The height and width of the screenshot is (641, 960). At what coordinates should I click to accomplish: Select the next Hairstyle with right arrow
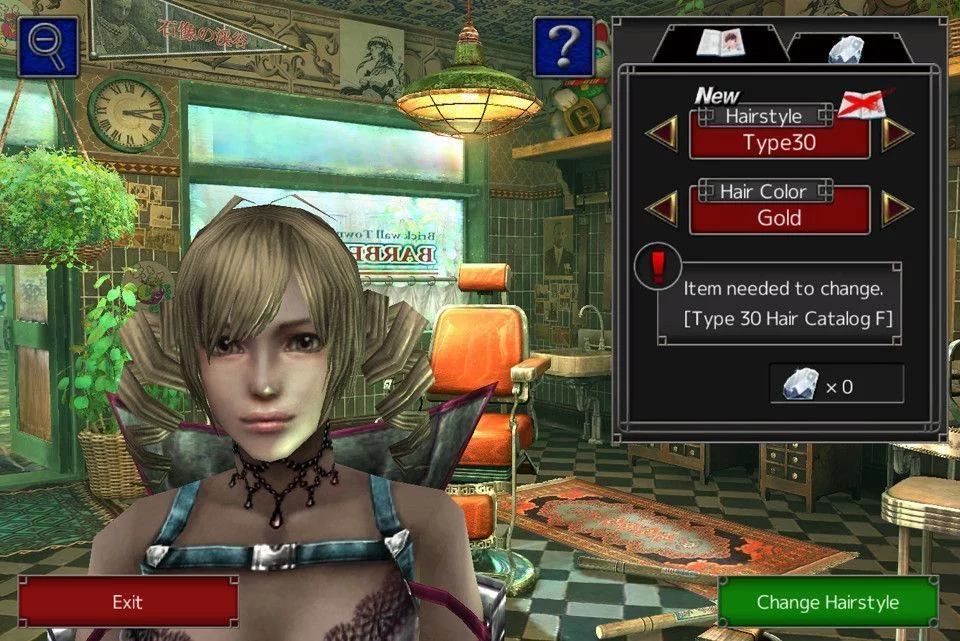coord(897,133)
